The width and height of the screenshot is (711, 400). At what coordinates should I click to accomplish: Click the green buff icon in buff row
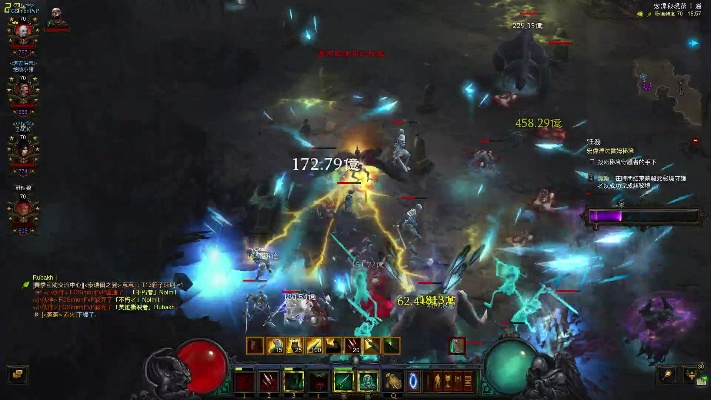point(390,346)
